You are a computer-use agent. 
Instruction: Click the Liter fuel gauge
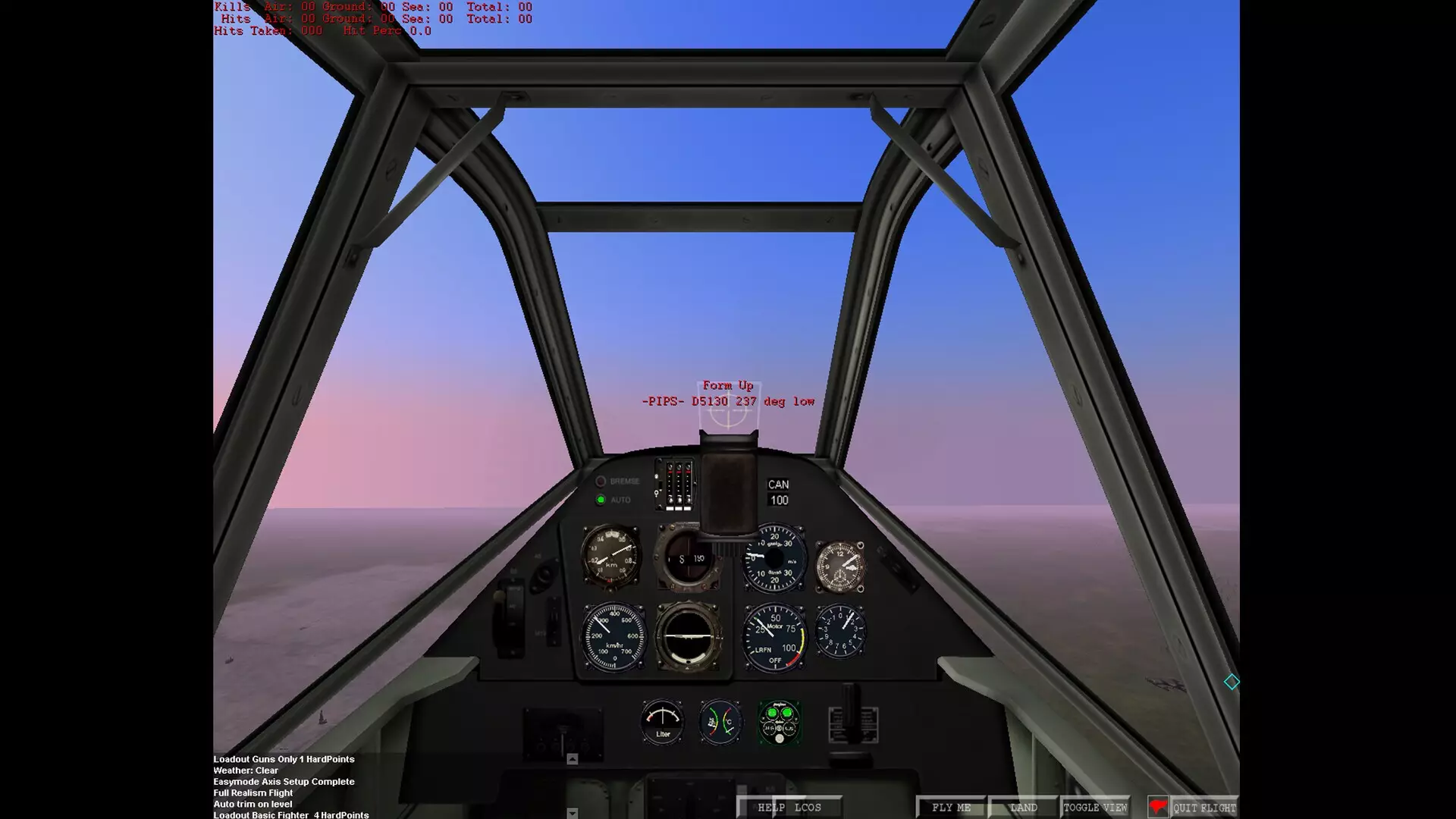(661, 720)
